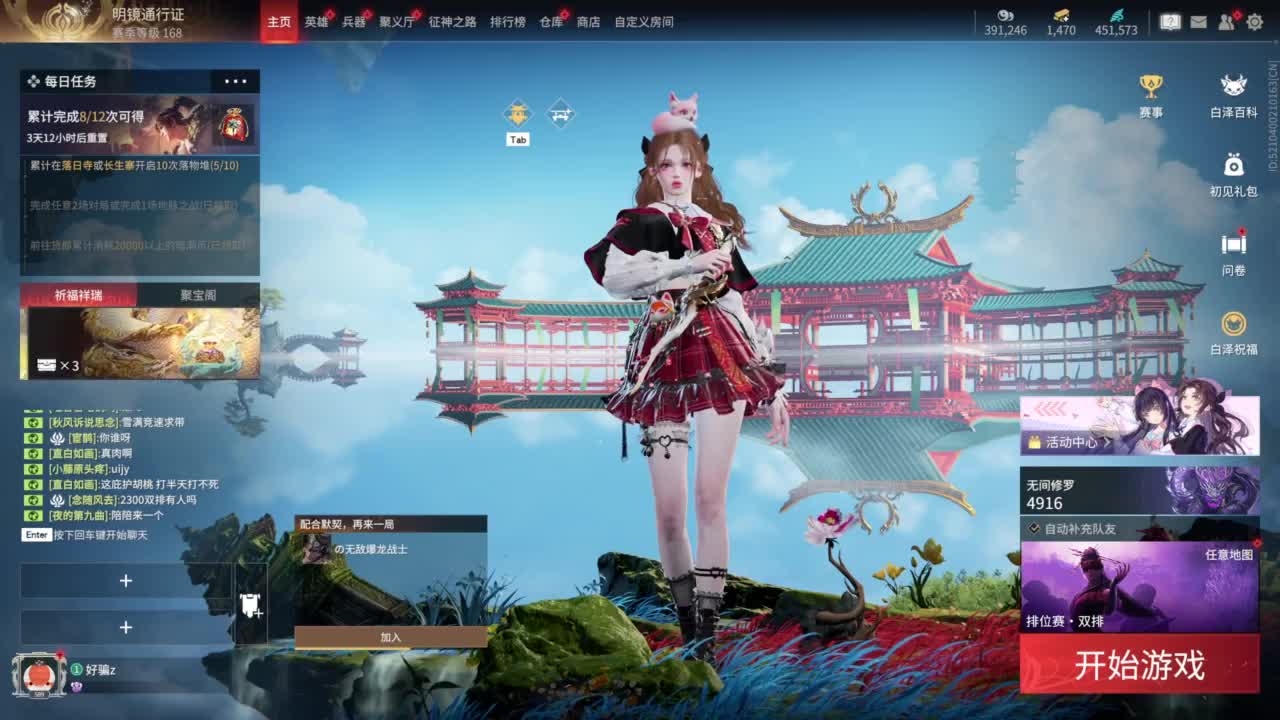Open 白泽百科 encyclopedia icon
1280x720 pixels.
click(1232, 88)
